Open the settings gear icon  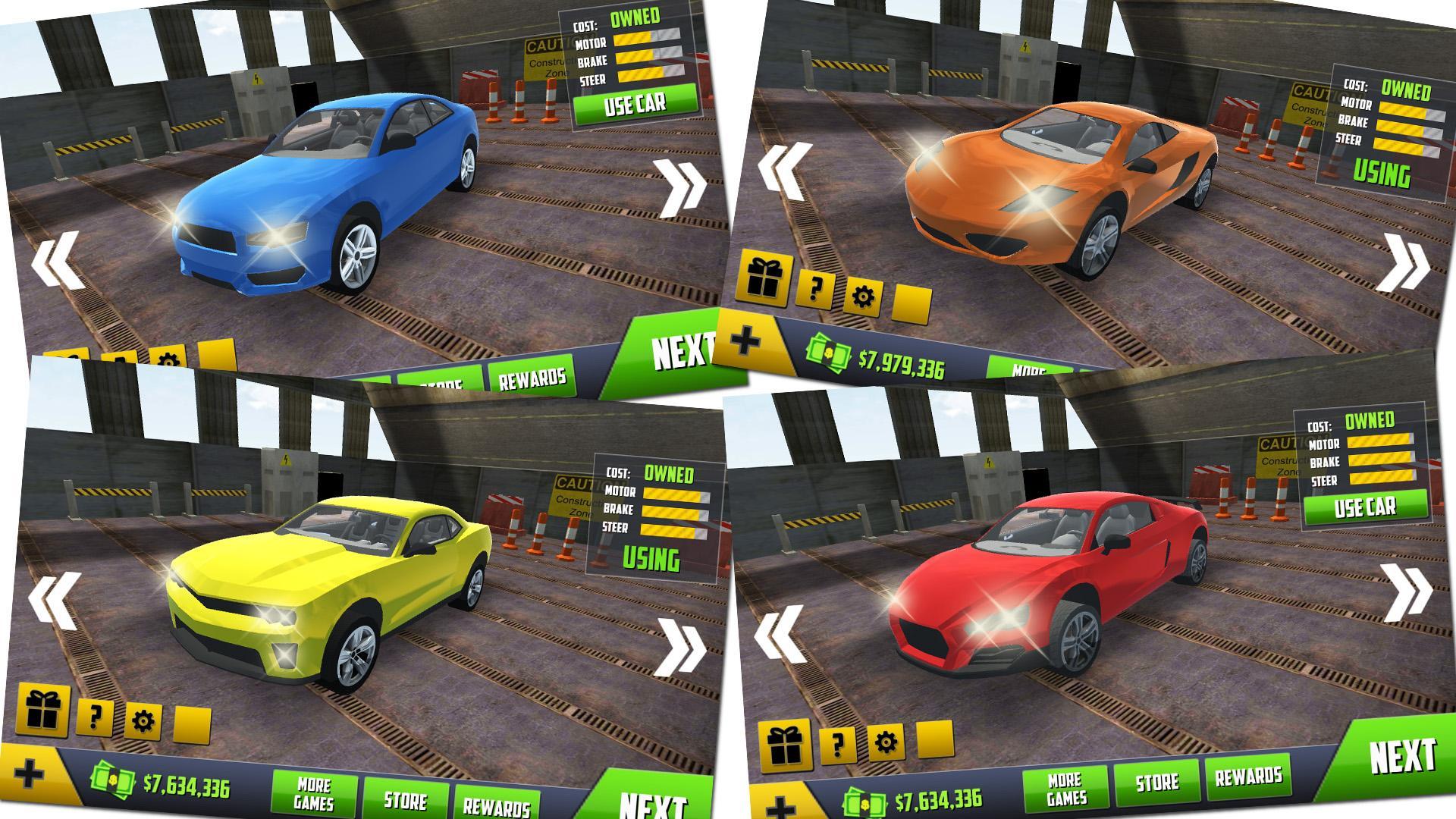pos(861,296)
